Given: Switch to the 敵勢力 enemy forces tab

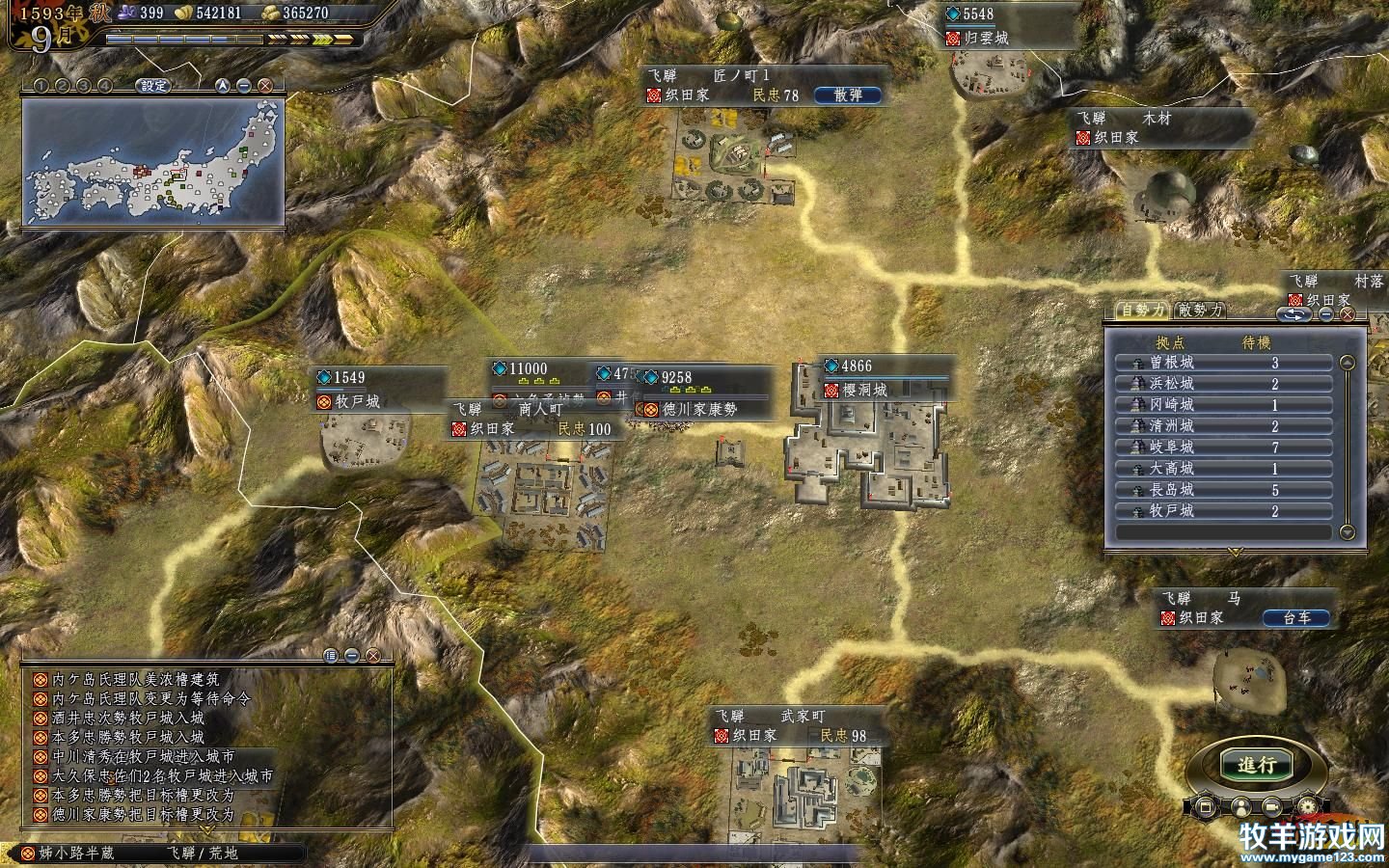Looking at the screenshot, I should pos(1200,311).
